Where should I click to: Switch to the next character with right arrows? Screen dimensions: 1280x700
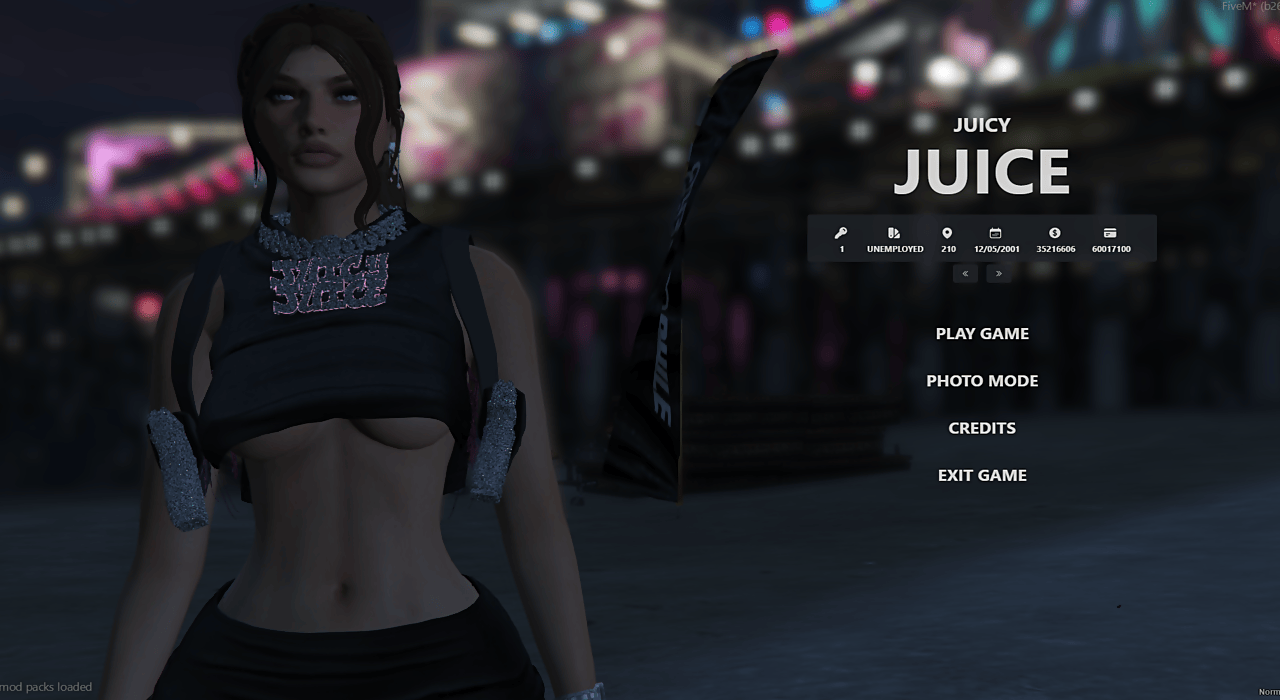click(998, 273)
